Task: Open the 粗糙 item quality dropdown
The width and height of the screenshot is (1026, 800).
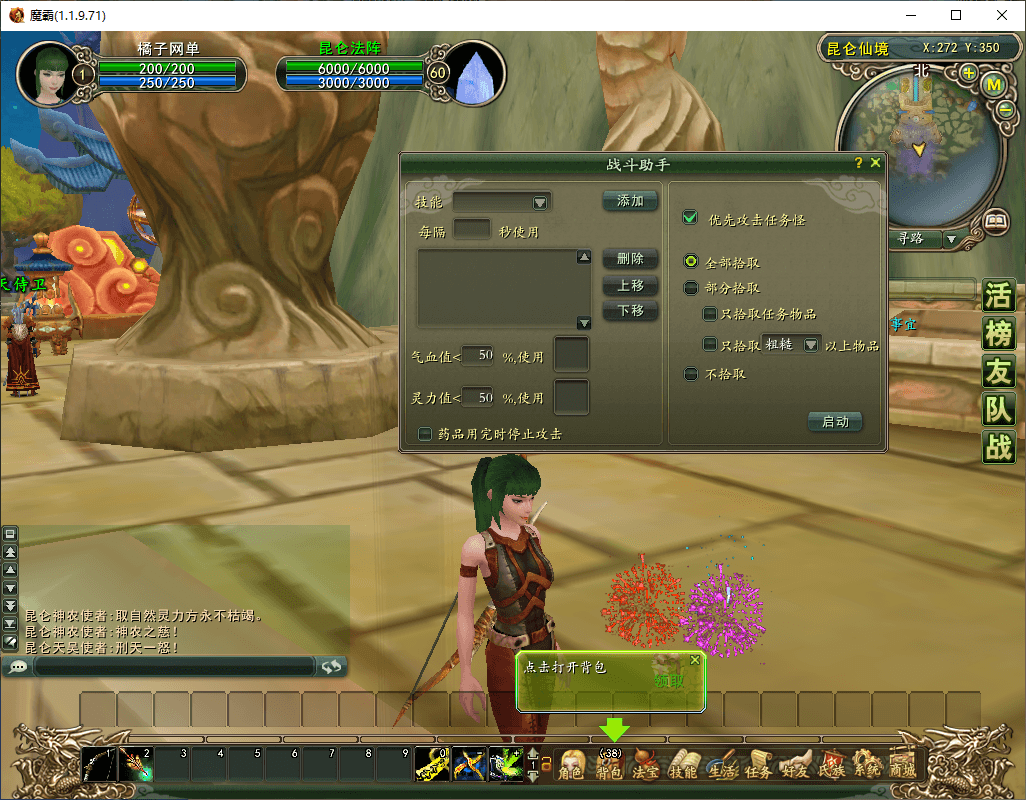Action: [811, 344]
